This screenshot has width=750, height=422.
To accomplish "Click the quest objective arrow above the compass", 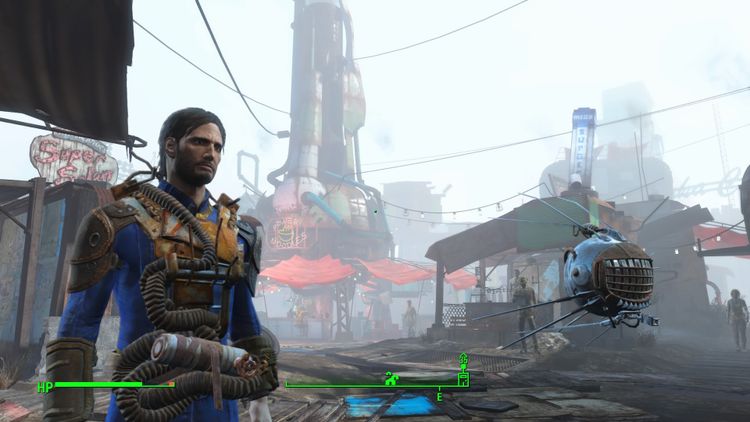I will [x=463, y=359].
